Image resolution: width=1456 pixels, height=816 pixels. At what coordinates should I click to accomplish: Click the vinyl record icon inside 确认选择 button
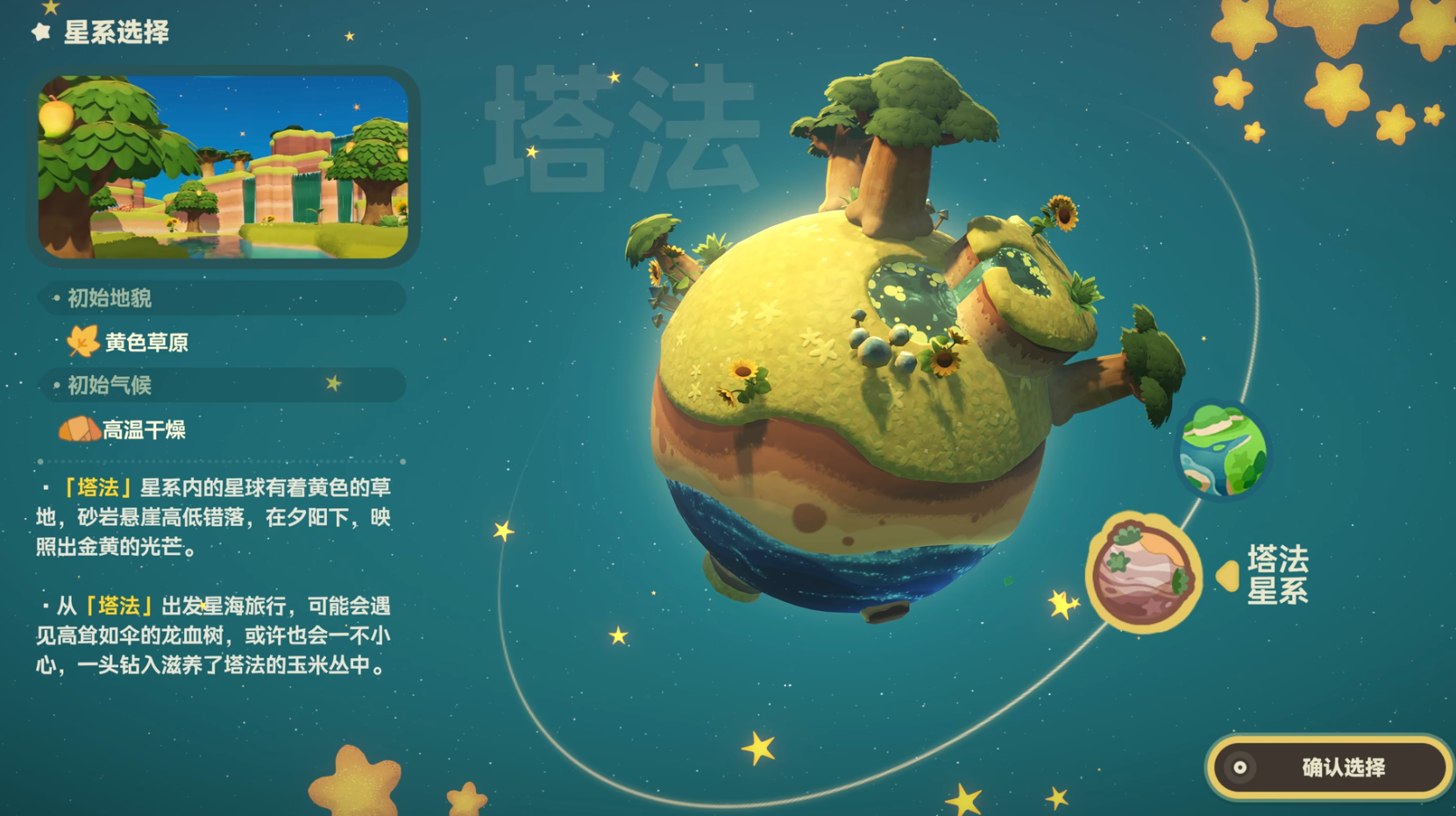point(1241,767)
